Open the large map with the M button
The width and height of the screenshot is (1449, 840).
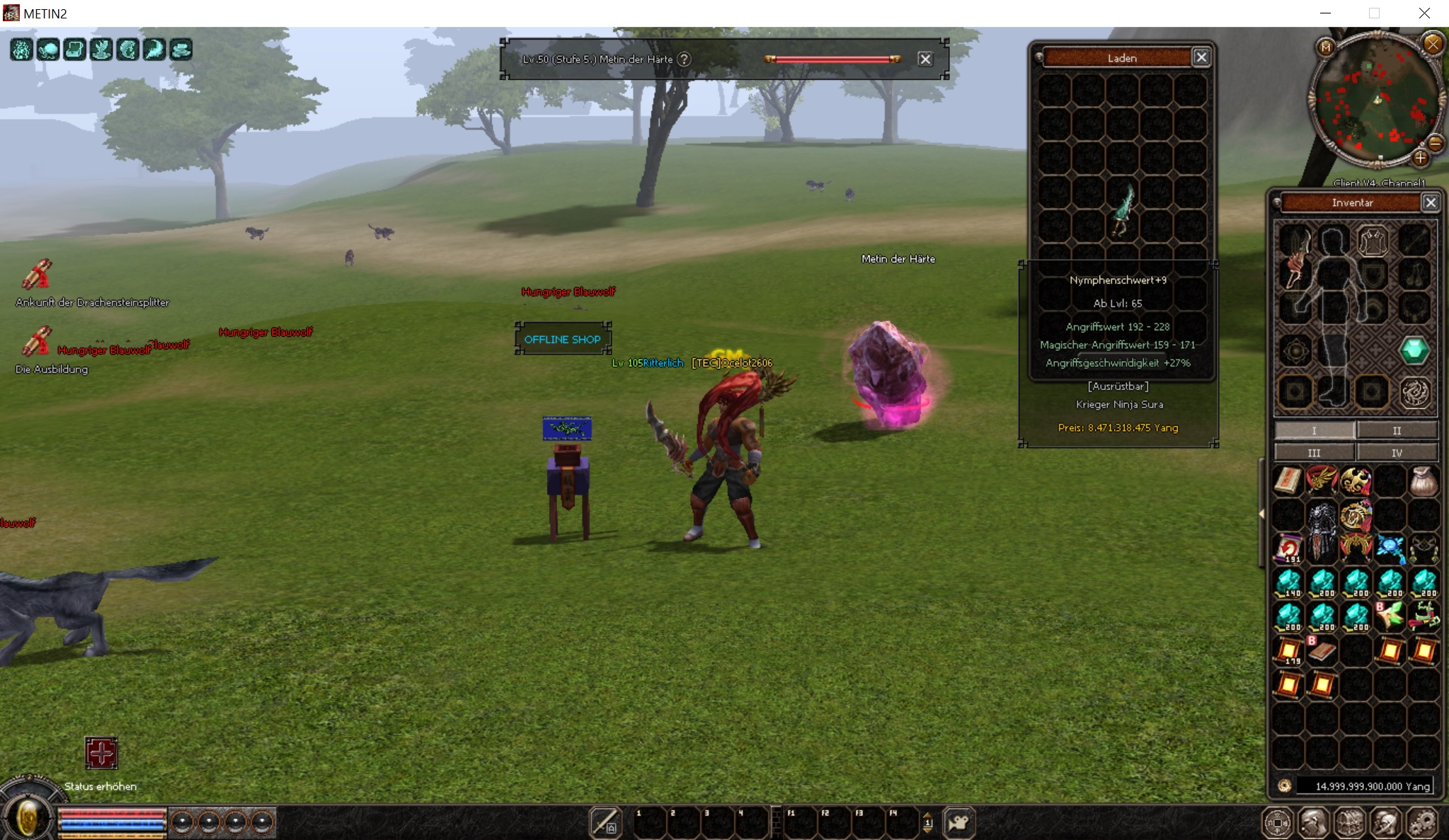point(1326,47)
